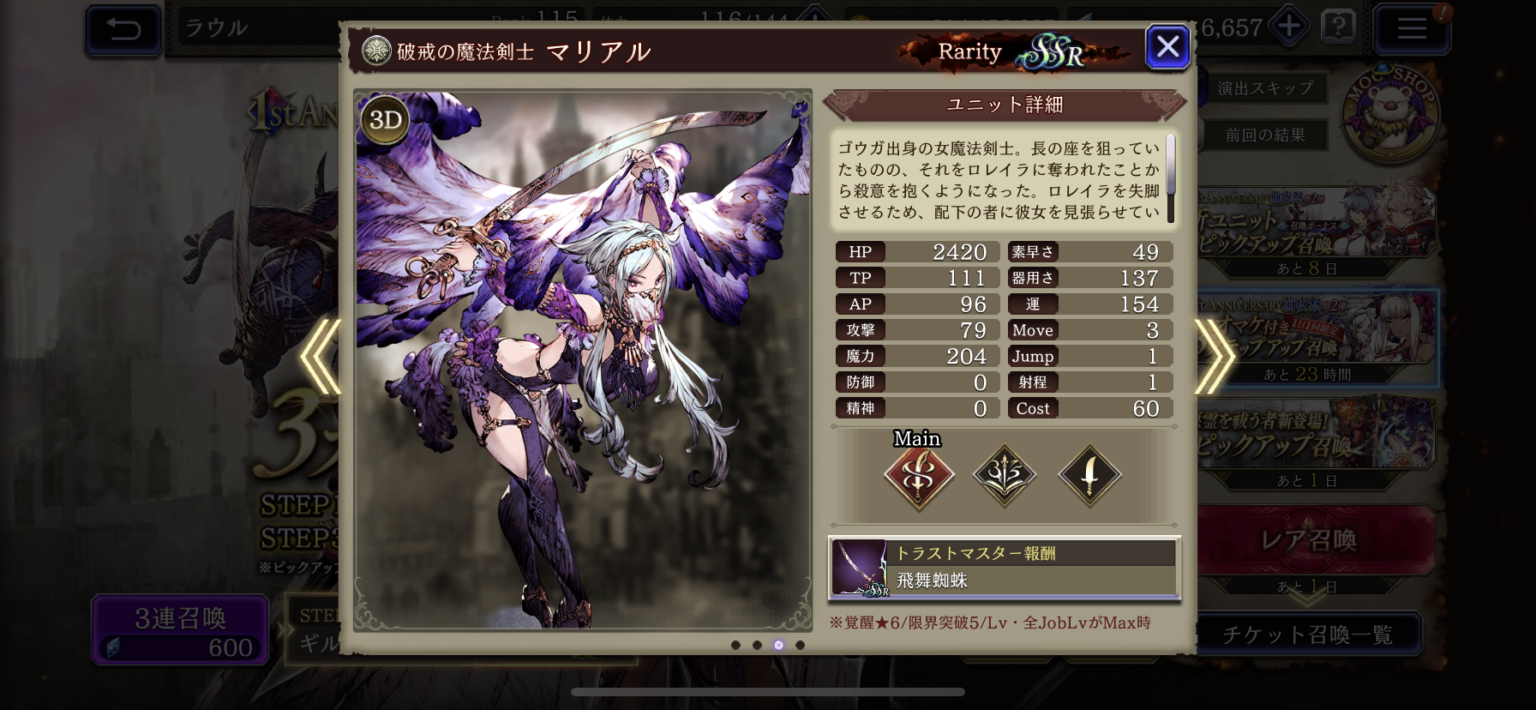Screen dimensions: 1536x710
Task: Open the MOG SHOP
Action: pos(1390,113)
